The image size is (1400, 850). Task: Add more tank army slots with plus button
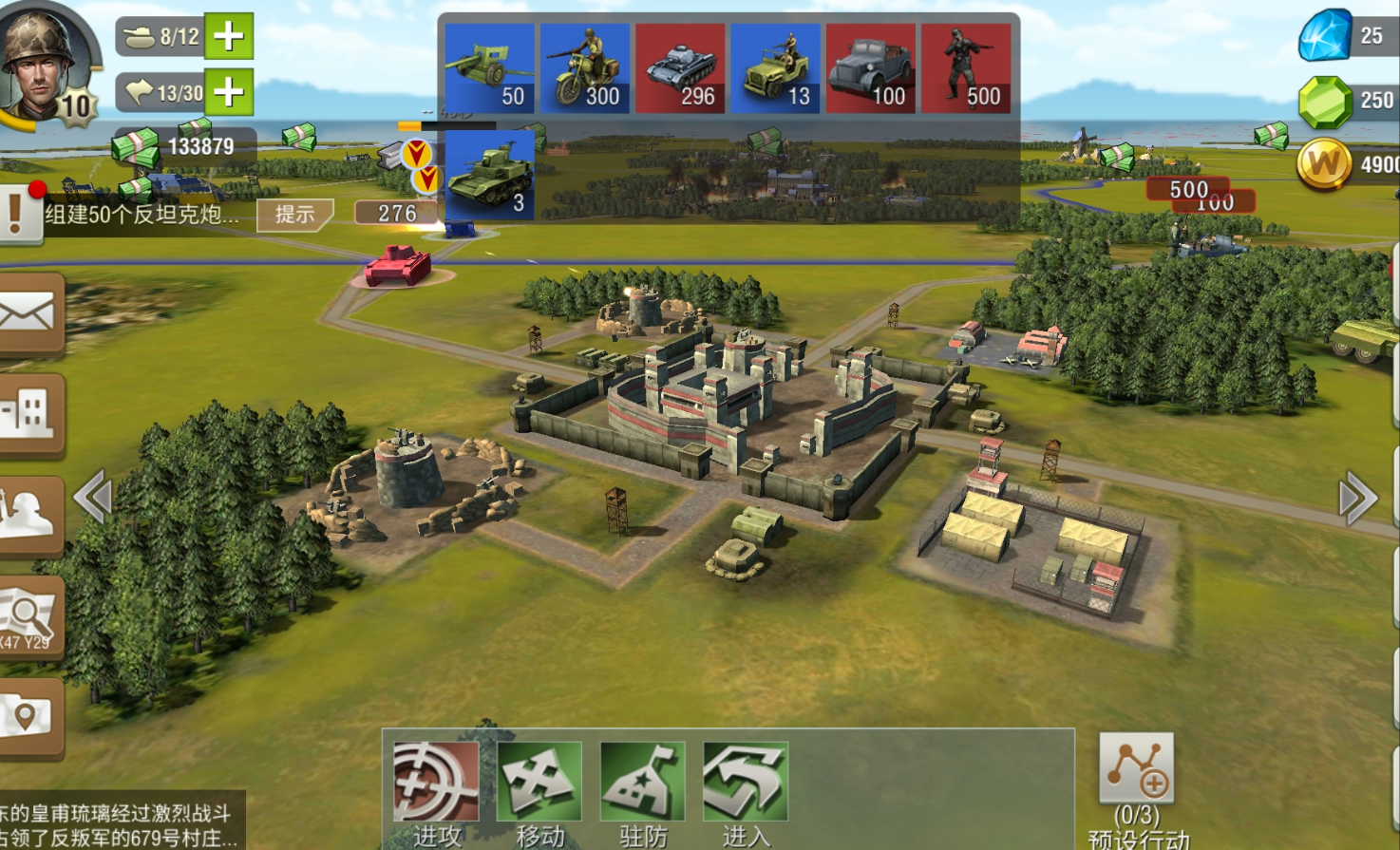228,37
